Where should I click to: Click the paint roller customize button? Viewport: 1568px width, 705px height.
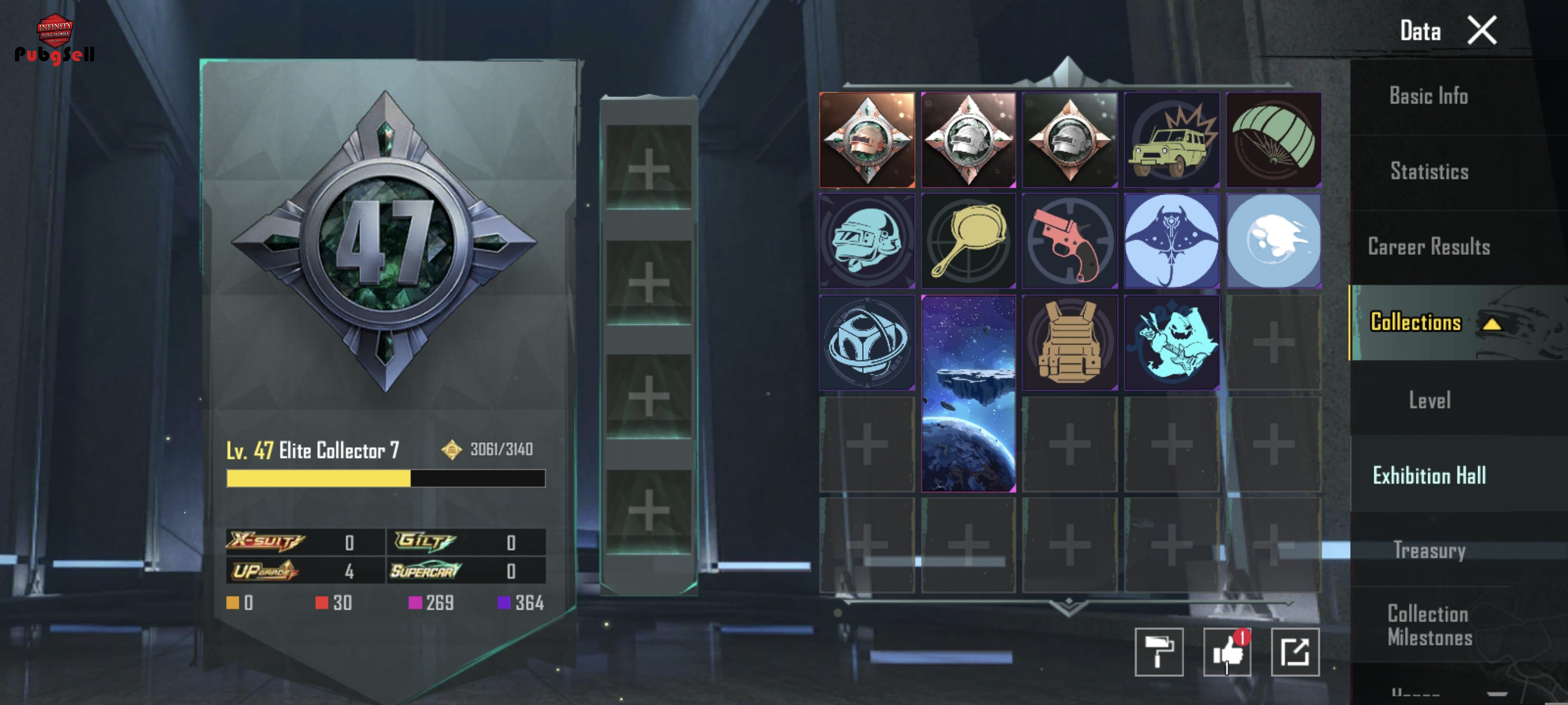click(1159, 652)
